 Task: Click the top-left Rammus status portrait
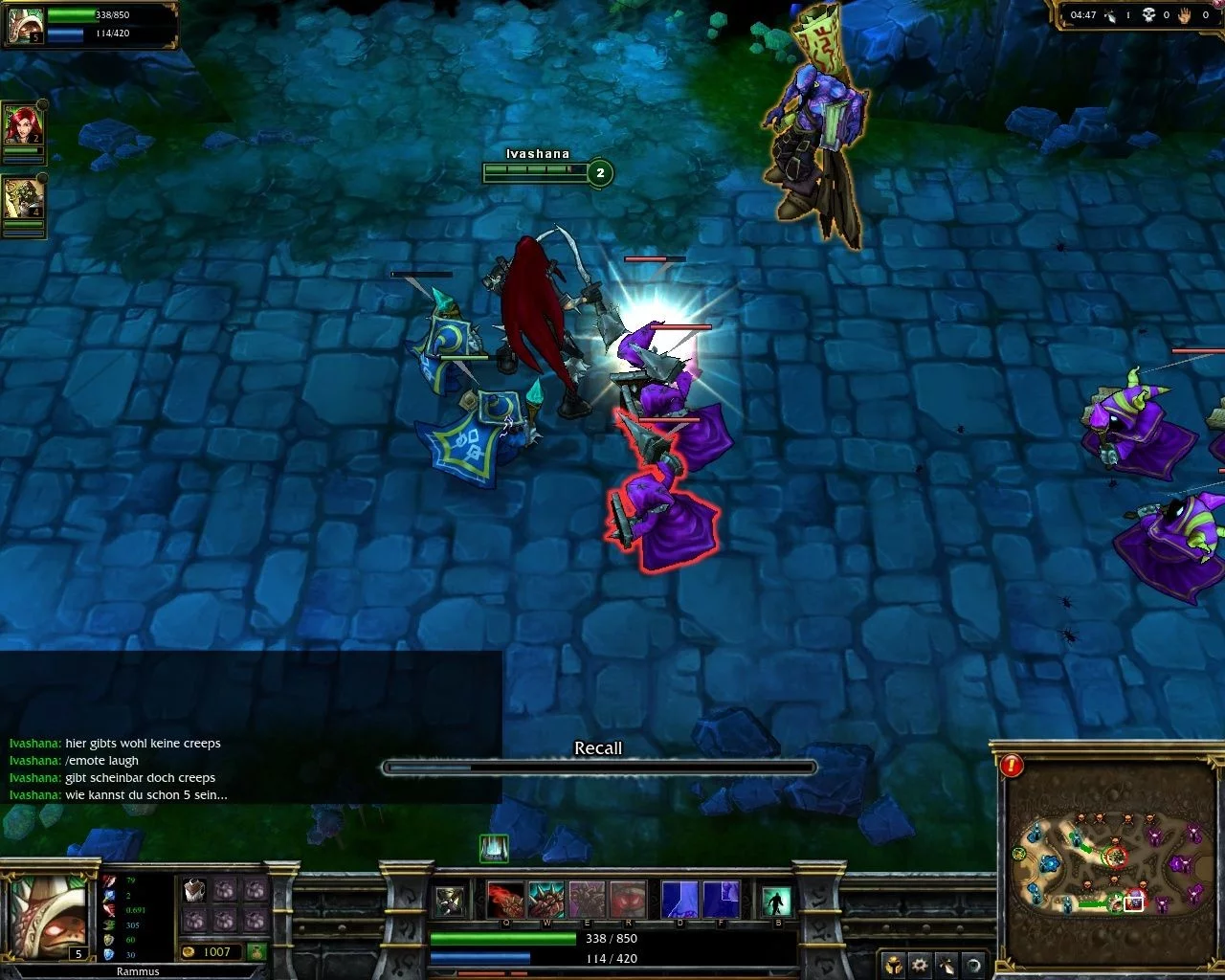[23, 25]
